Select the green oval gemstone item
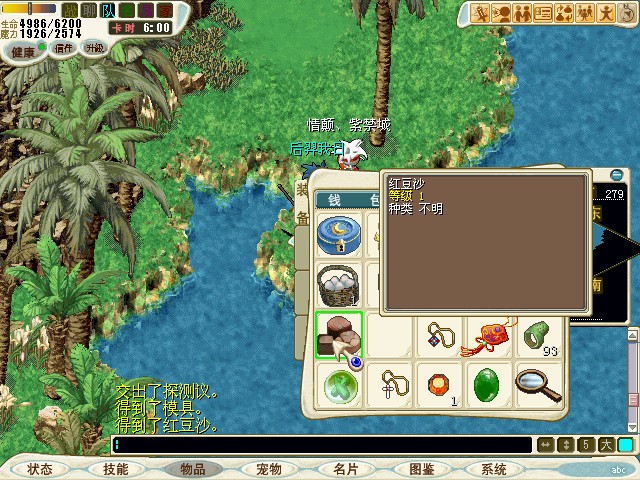 [x=489, y=384]
